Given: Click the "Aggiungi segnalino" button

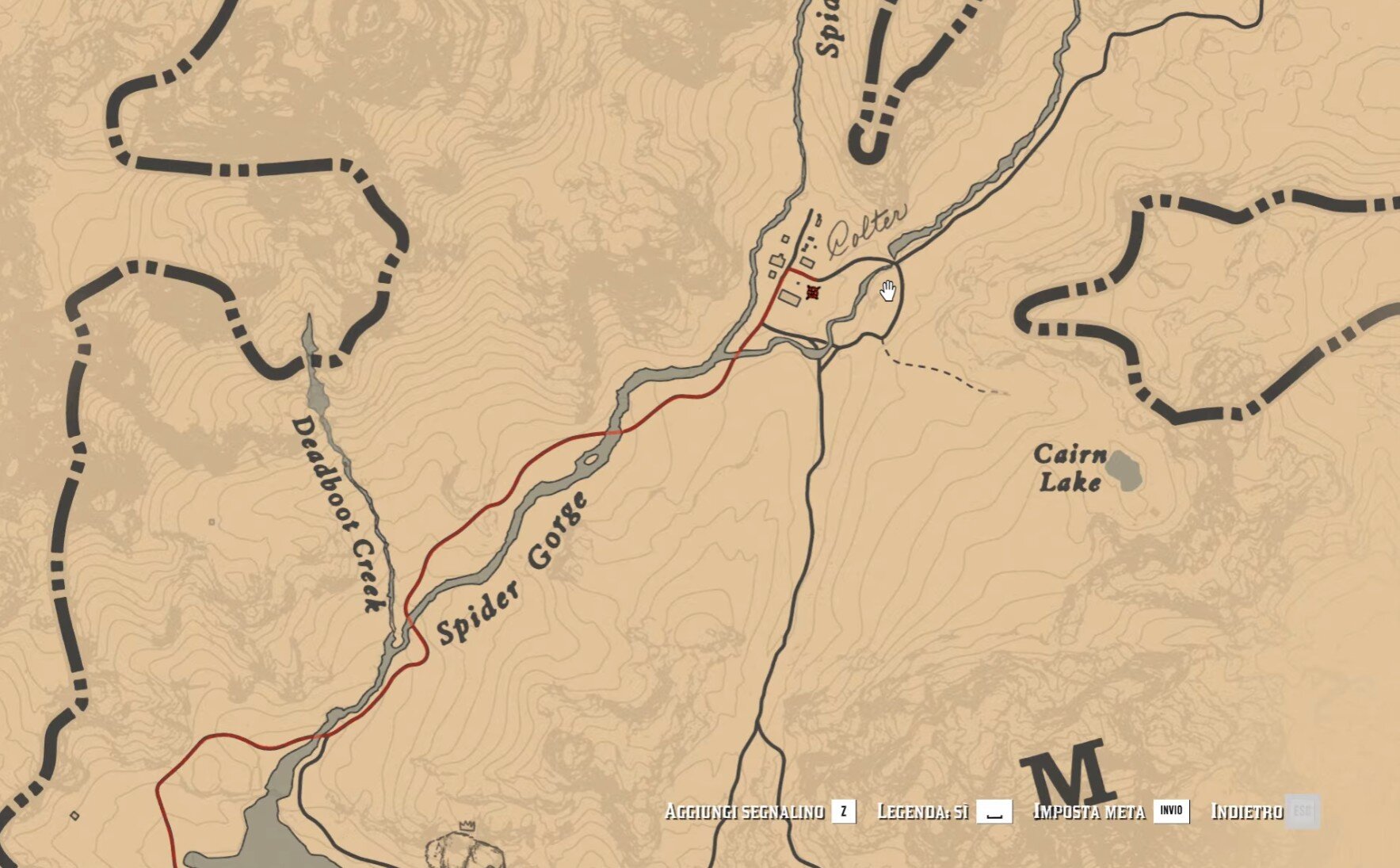Looking at the screenshot, I should [760, 812].
